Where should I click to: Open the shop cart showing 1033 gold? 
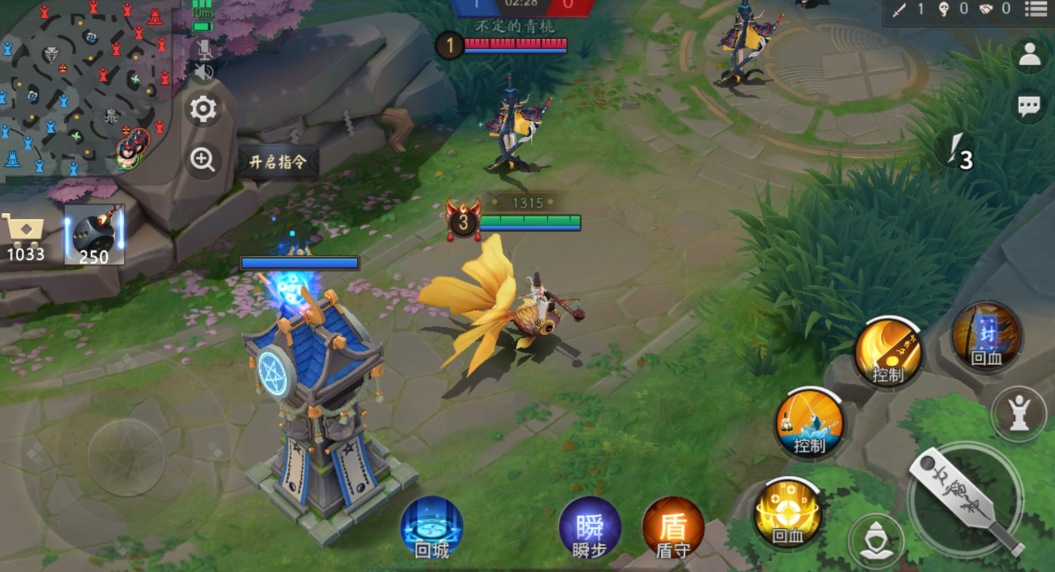[24, 236]
